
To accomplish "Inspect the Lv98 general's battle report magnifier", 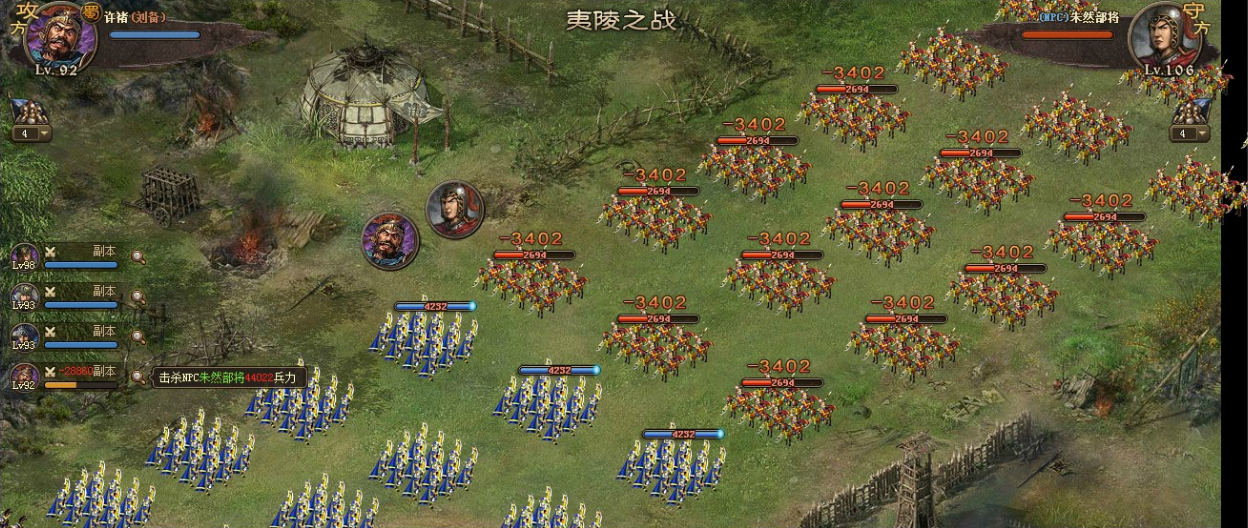I will [138, 258].
